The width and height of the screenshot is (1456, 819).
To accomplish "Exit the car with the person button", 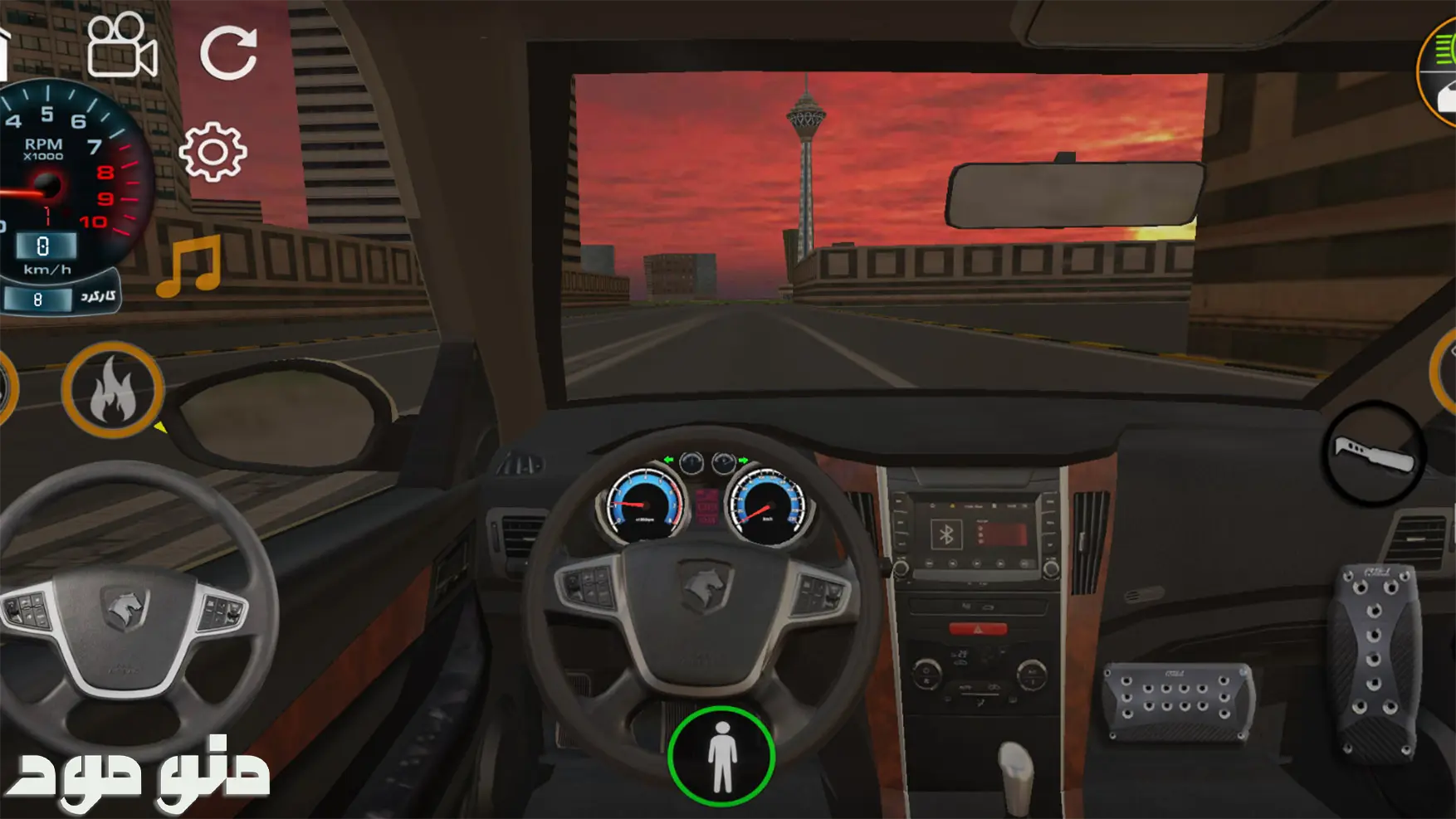I will click(721, 756).
